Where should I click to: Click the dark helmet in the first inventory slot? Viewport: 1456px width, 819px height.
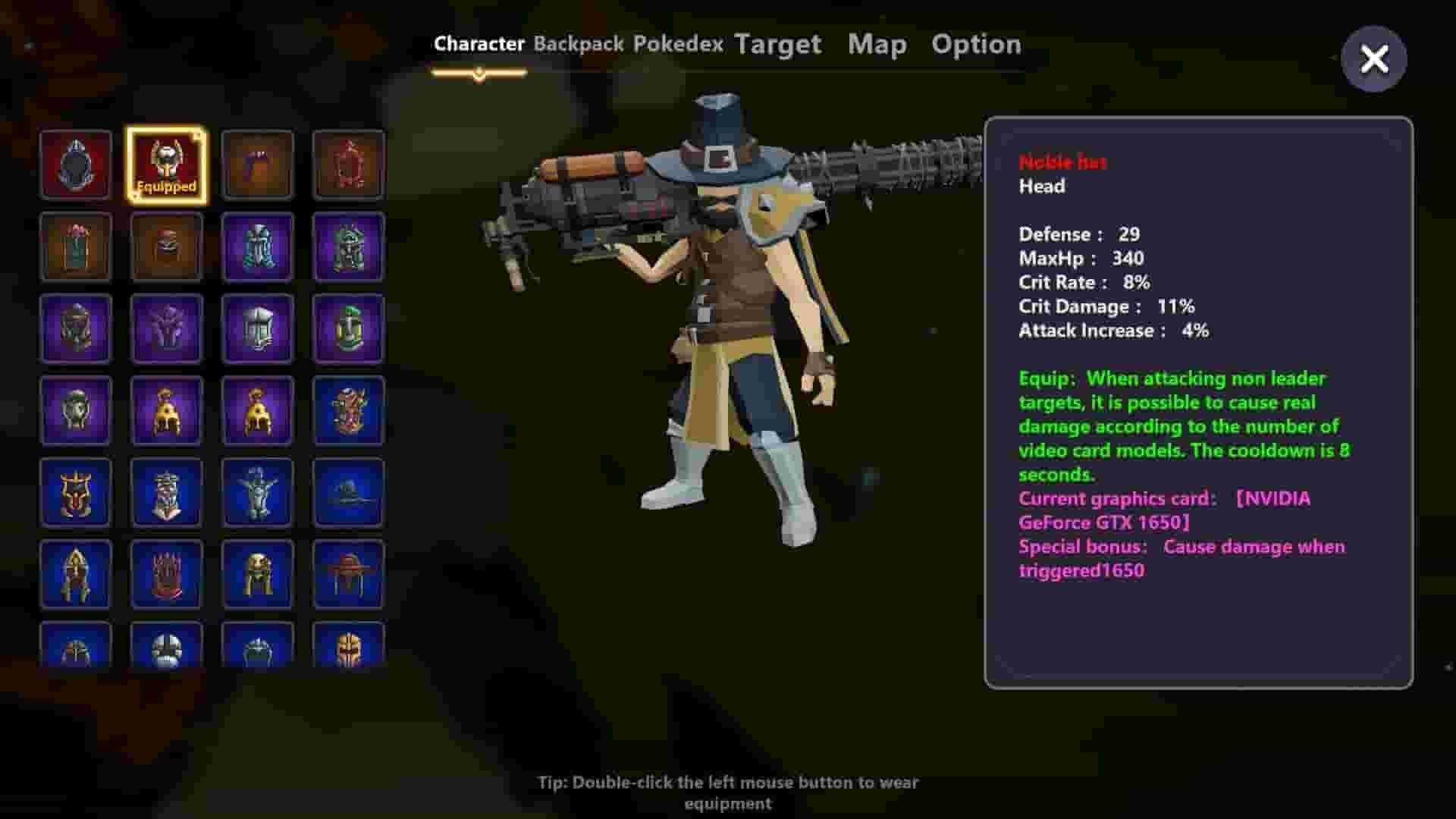pos(75,164)
